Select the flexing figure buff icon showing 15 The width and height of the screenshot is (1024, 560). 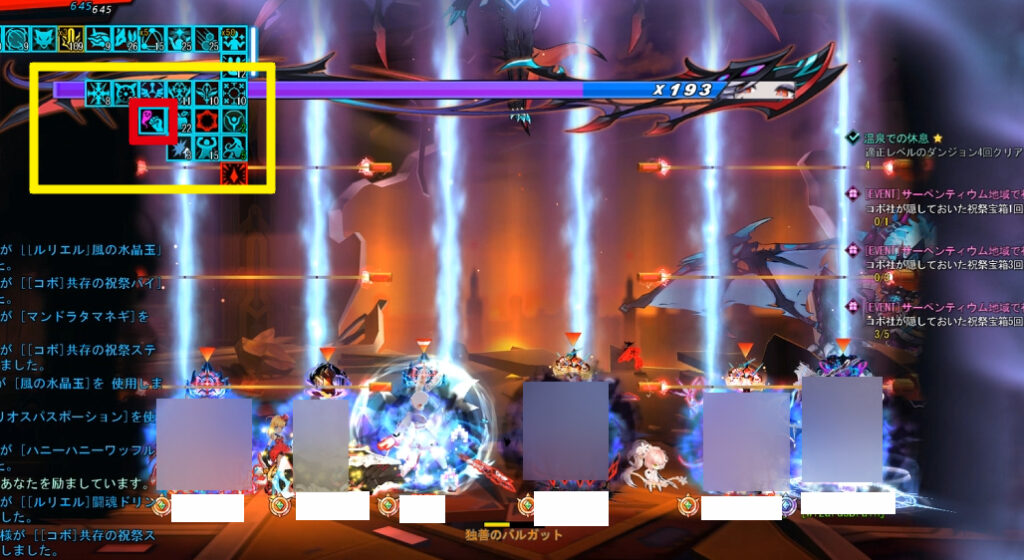click(207, 148)
